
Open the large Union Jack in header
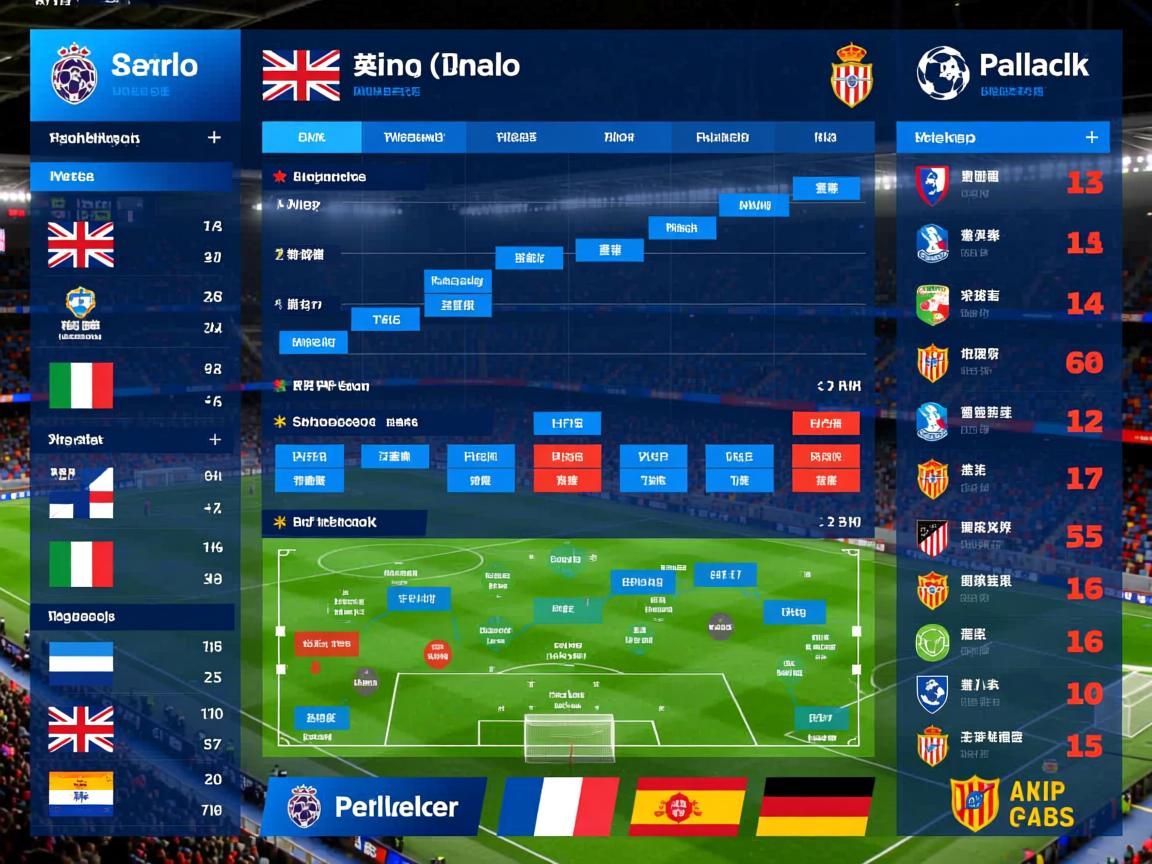pos(301,76)
